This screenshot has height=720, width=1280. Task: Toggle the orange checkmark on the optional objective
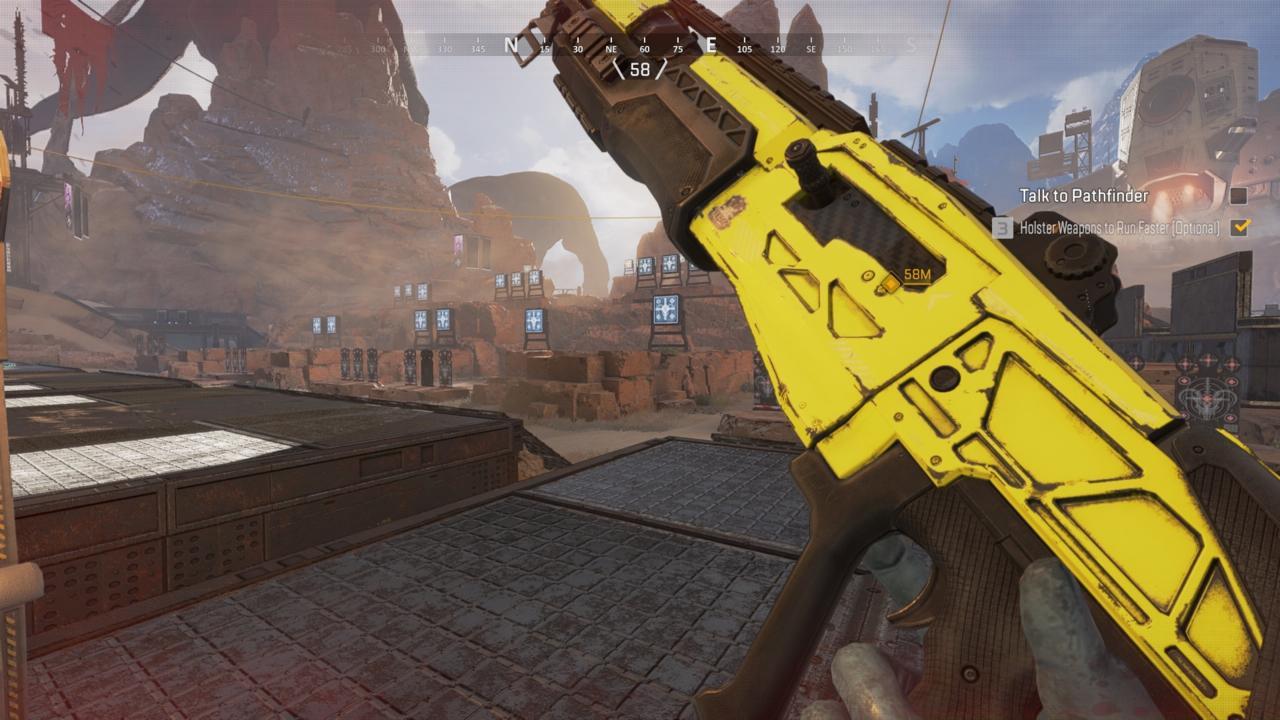tap(1240, 228)
